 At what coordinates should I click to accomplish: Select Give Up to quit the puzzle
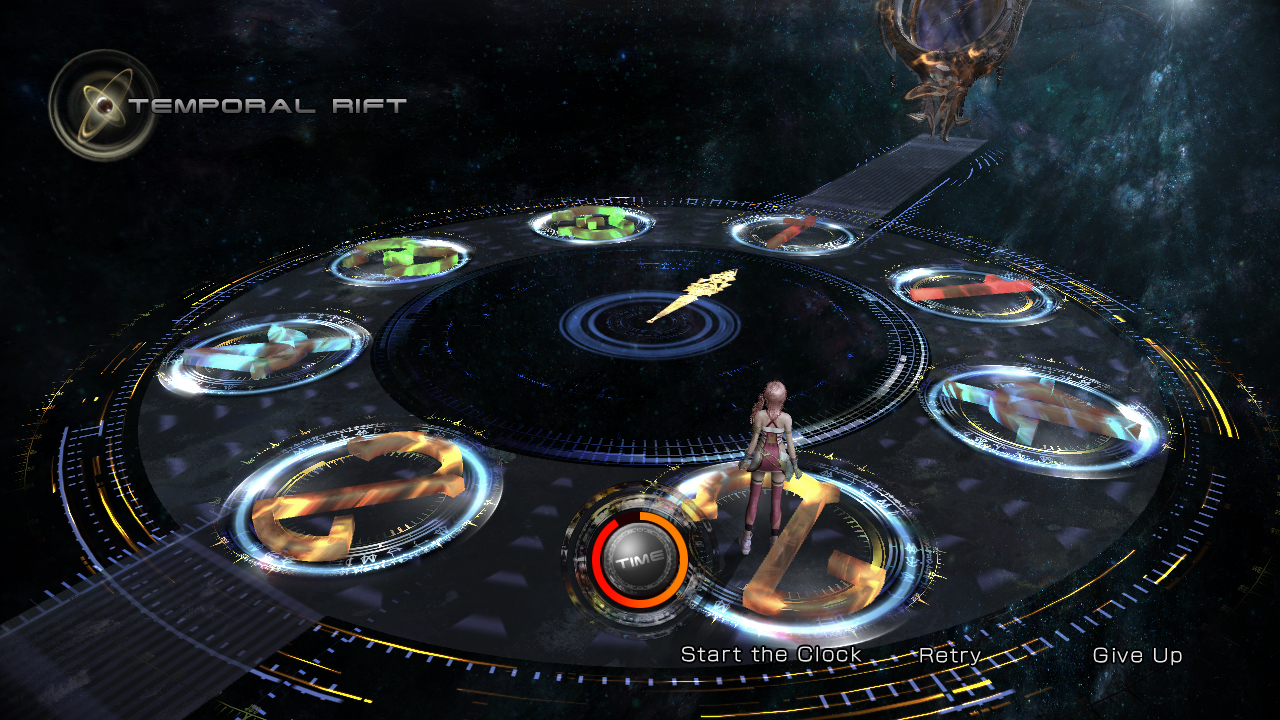click(x=1137, y=656)
